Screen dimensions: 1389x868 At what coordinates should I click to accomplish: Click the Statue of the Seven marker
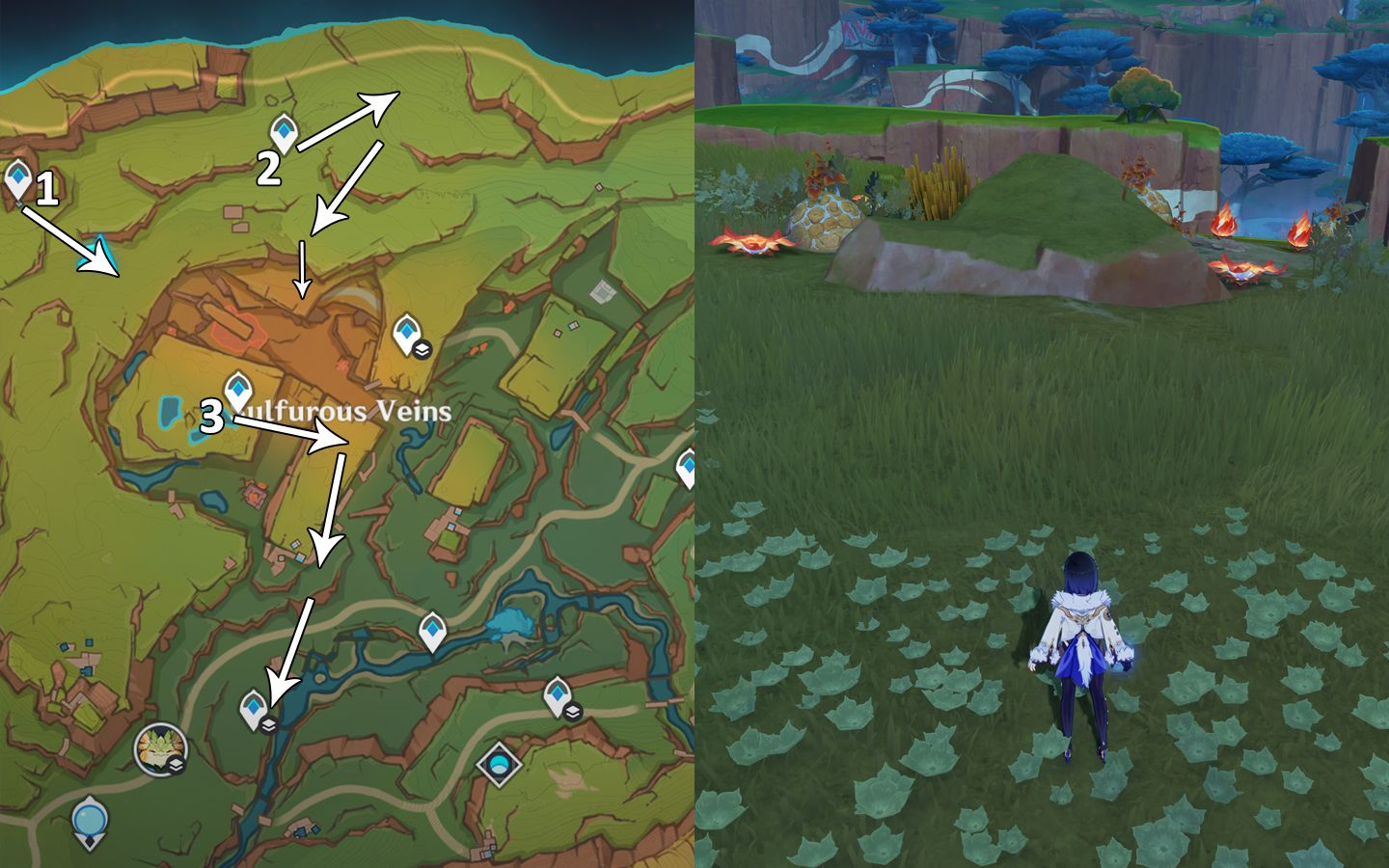point(88,818)
